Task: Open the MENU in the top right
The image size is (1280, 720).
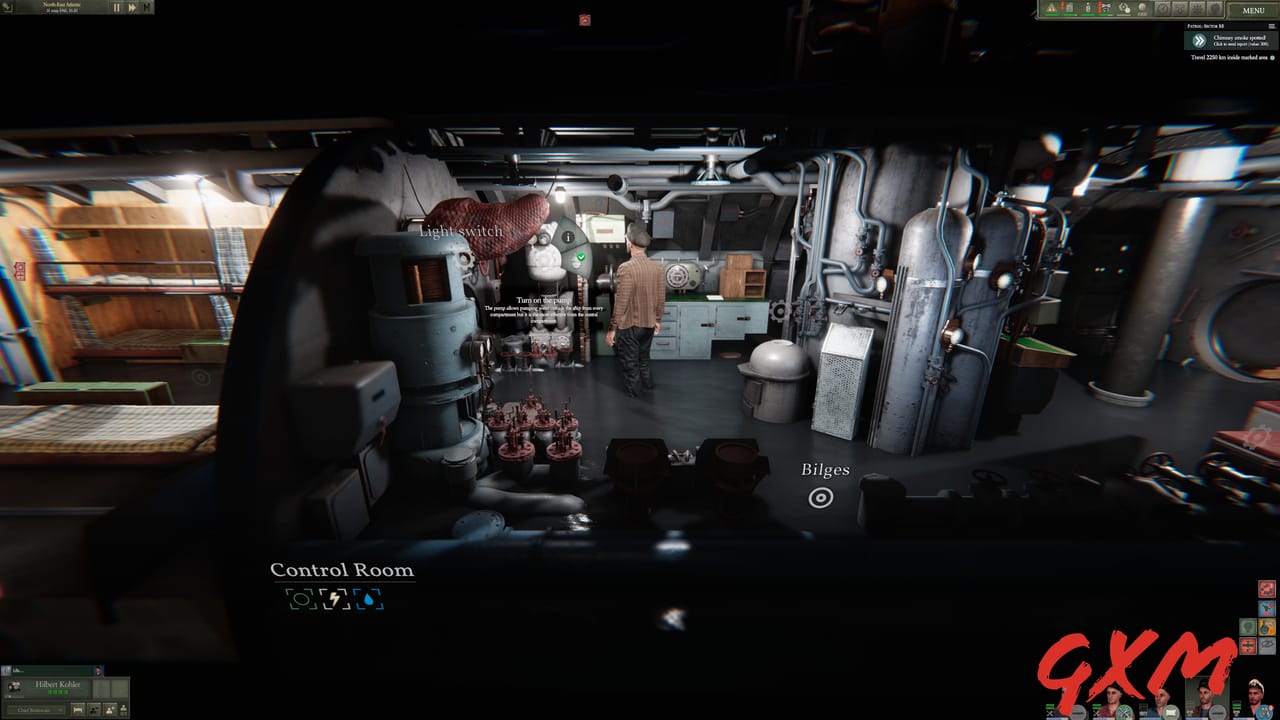Action: [x=1254, y=10]
